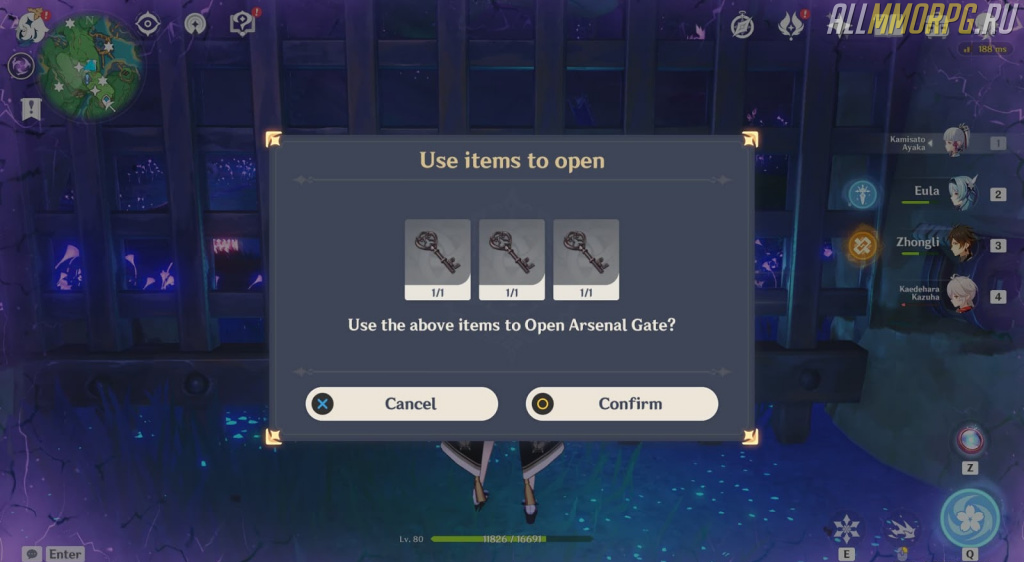Open the winged battle pass icon
The image size is (1024, 562).
coord(790,26)
